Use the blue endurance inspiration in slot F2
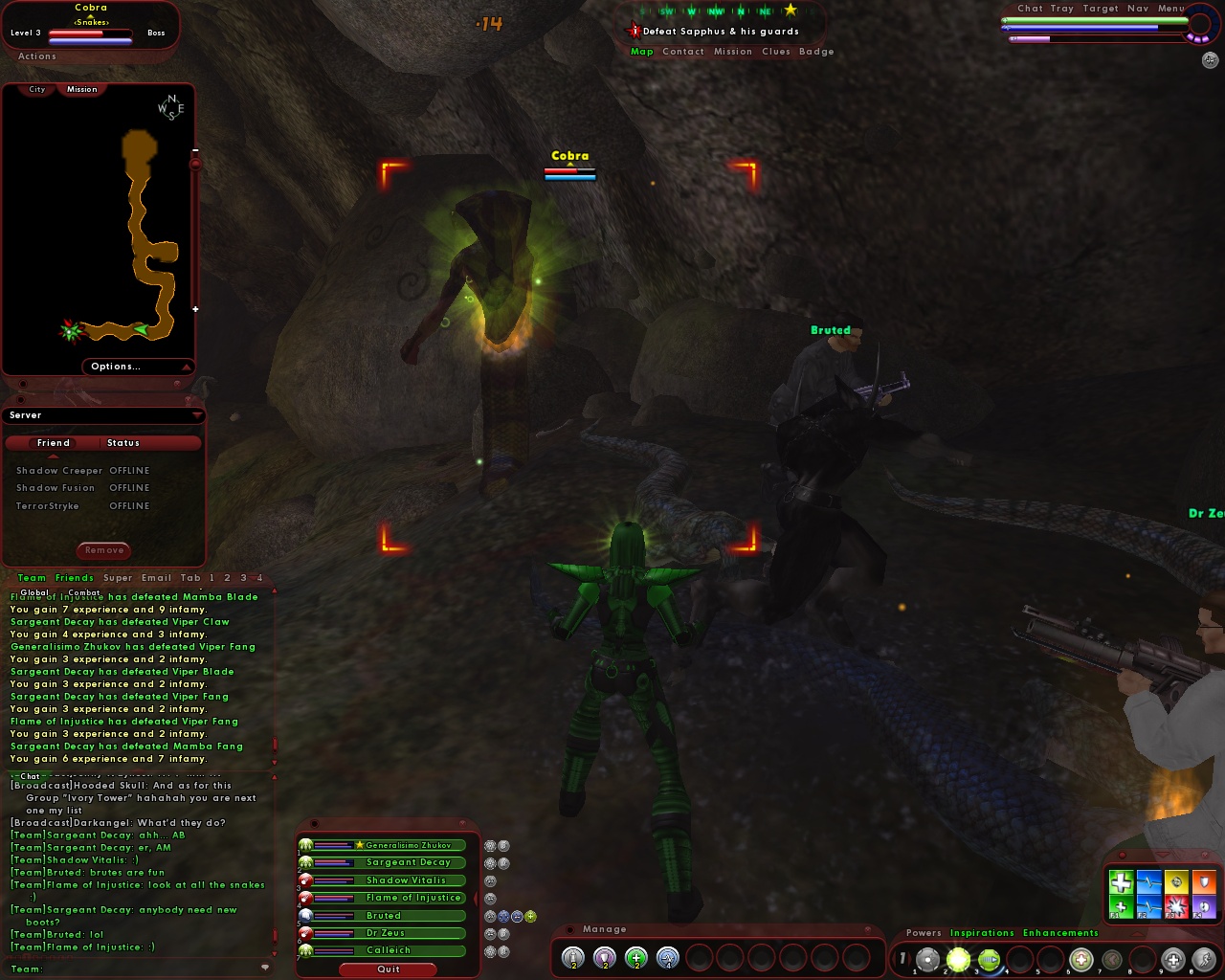 pyautogui.click(x=1148, y=905)
